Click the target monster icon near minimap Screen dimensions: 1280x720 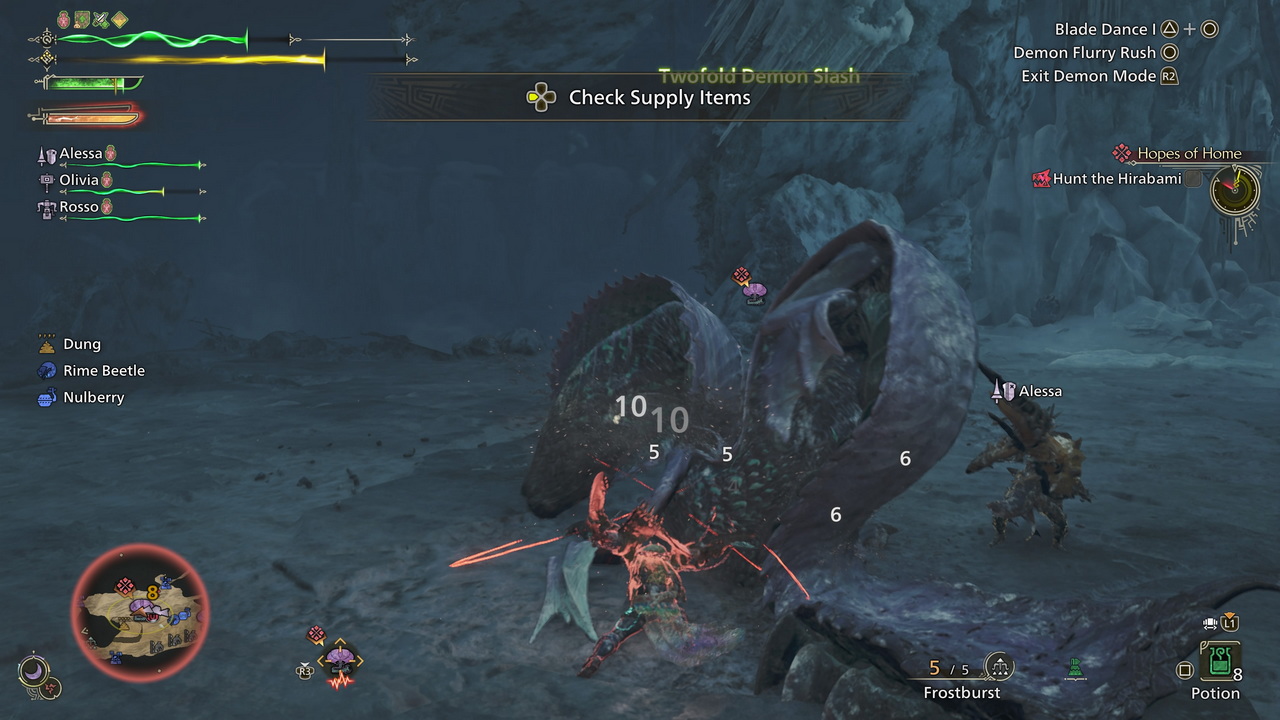(x=340, y=662)
